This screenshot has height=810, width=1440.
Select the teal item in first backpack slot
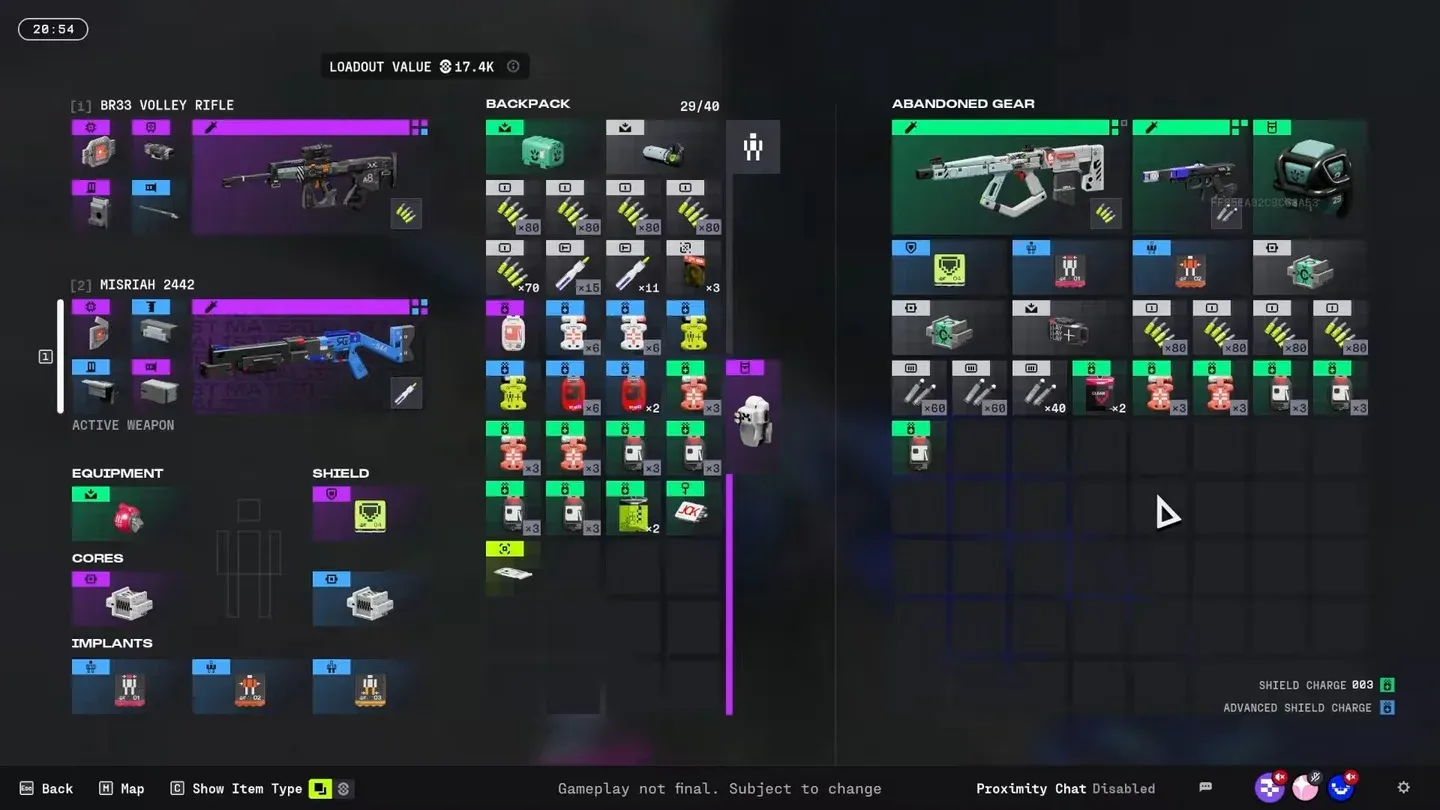click(543, 148)
